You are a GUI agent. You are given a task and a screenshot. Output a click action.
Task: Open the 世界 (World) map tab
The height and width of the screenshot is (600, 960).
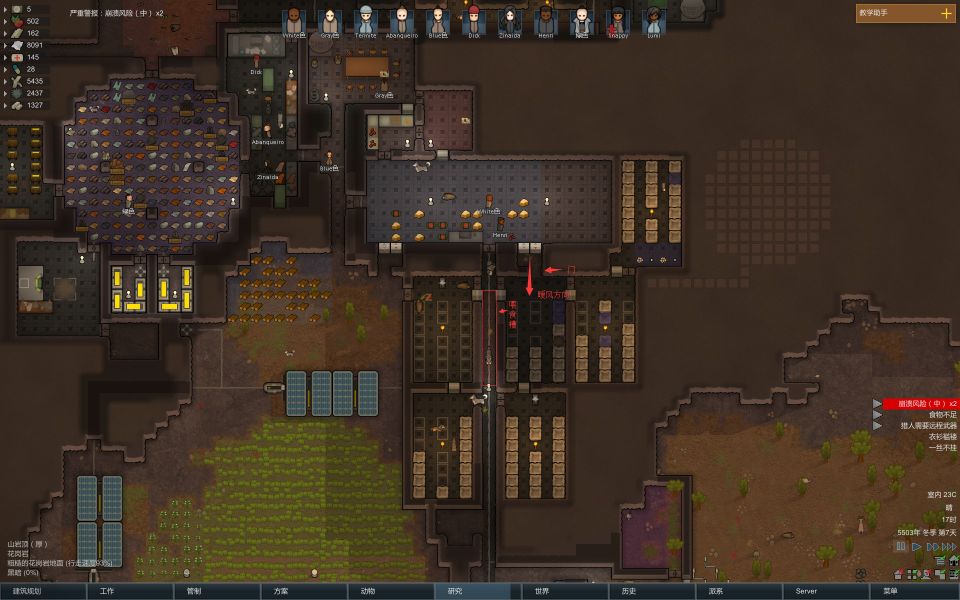[x=542, y=591]
